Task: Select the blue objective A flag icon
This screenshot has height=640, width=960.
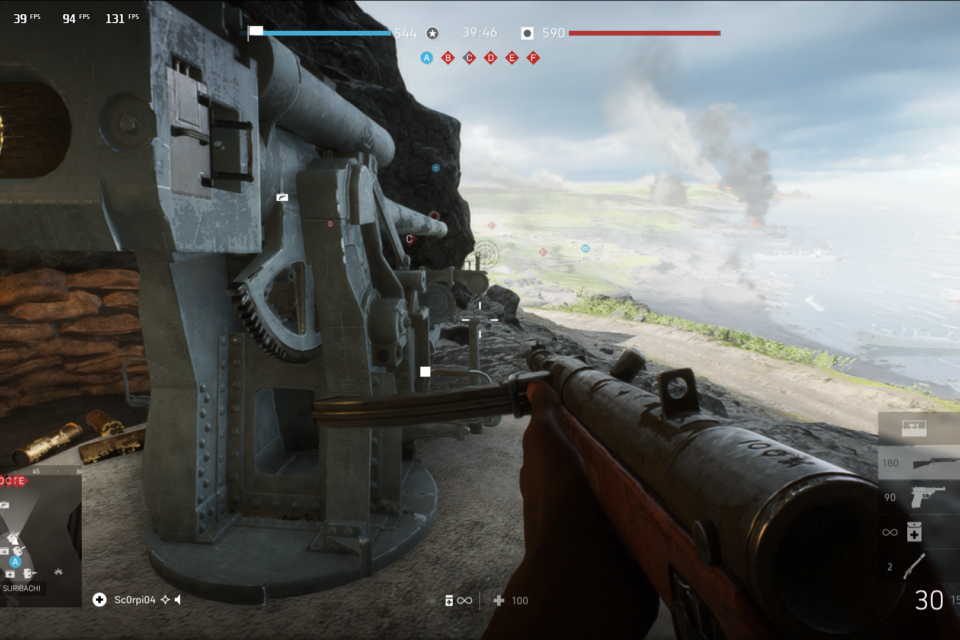Action: tap(427, 58)
